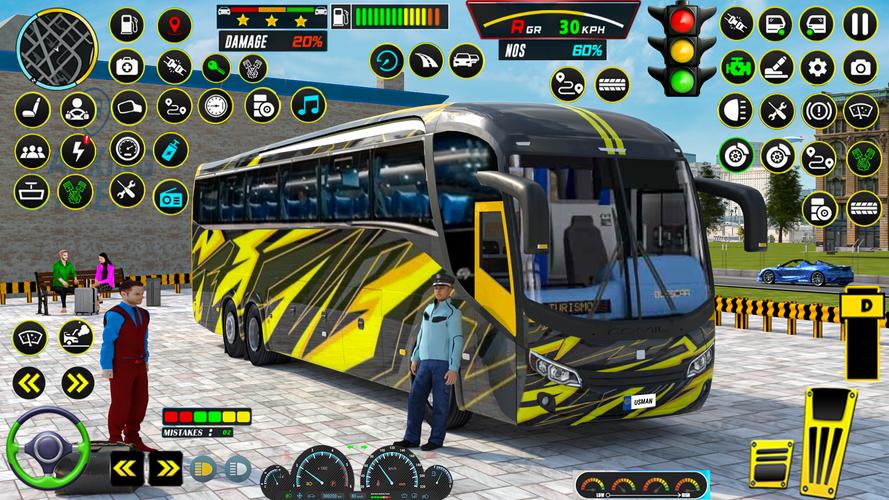Activate the green key ignition icon
The height and width of the screenshot is (500, 889).
click(x=215, y=68)
